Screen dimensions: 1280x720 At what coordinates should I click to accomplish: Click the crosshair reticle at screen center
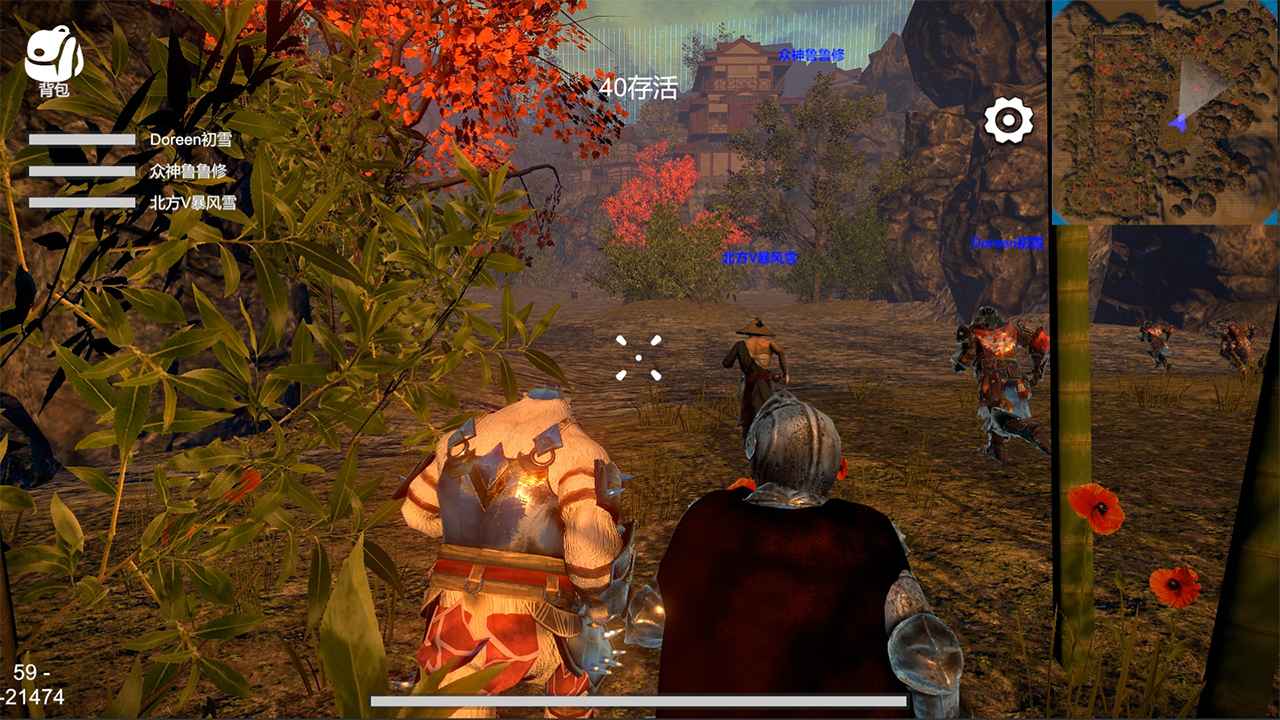(x=640, y=360)
